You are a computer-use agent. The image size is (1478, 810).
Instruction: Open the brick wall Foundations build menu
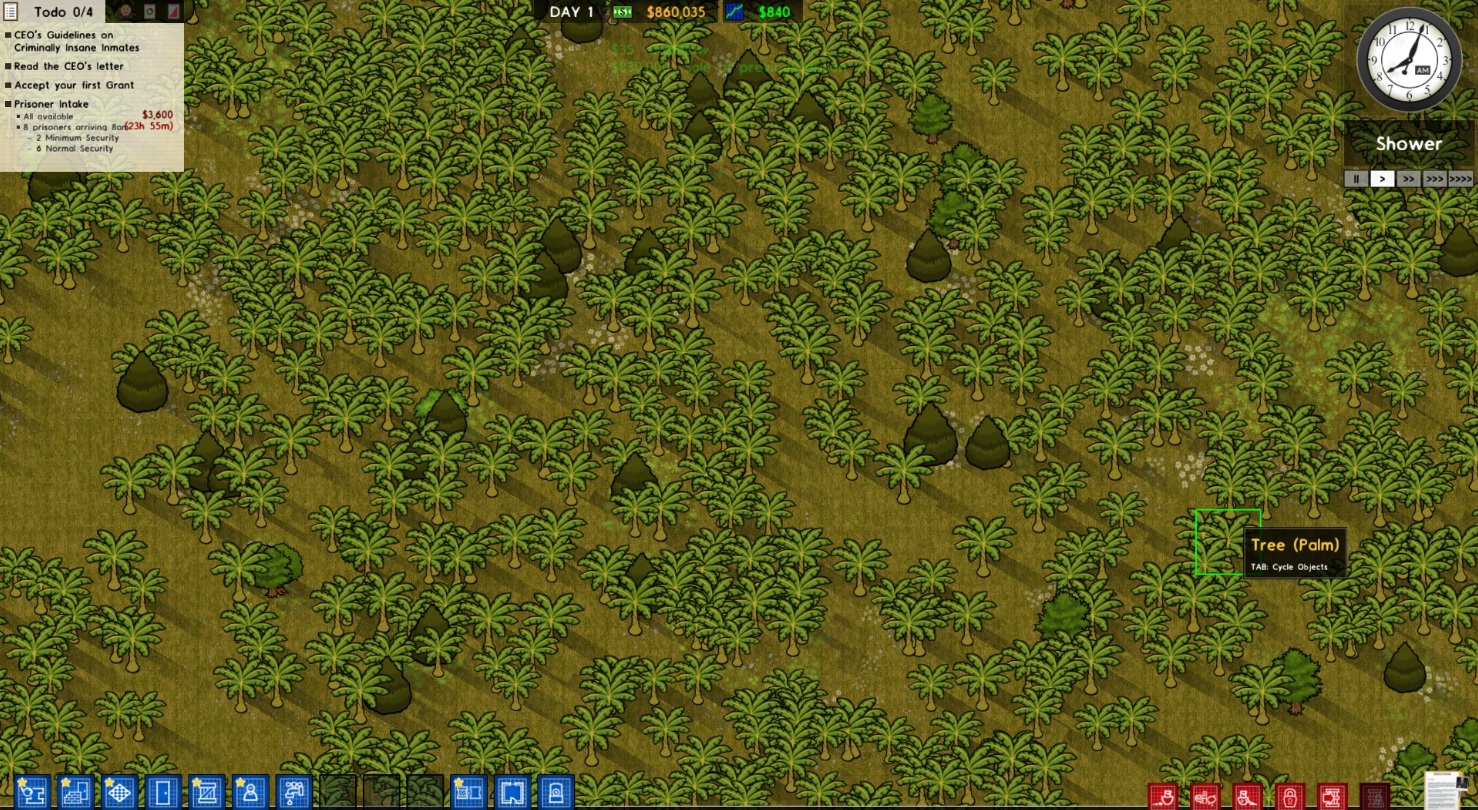[x=76, y=793]
